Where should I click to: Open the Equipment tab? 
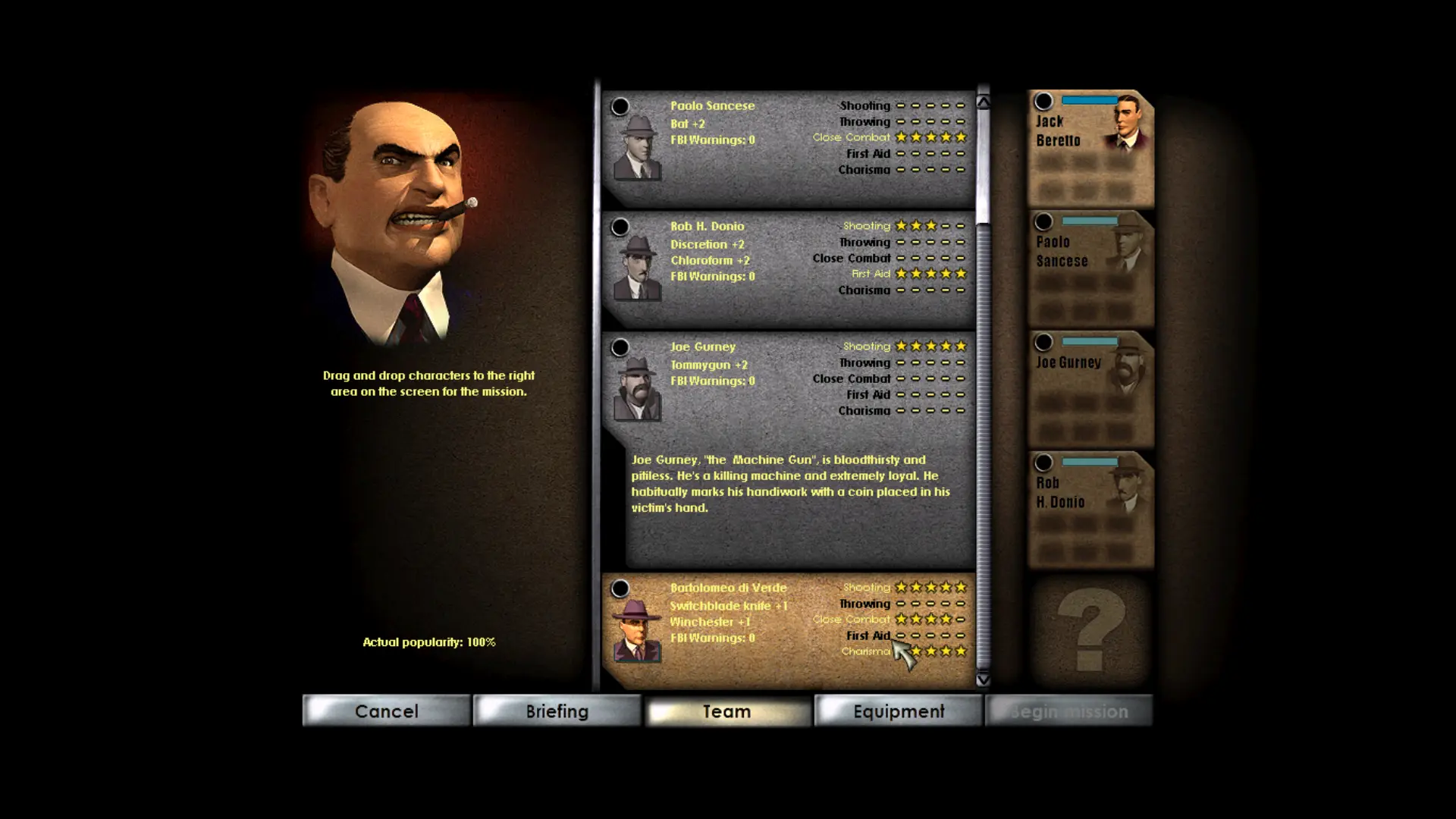coord(898,711)
